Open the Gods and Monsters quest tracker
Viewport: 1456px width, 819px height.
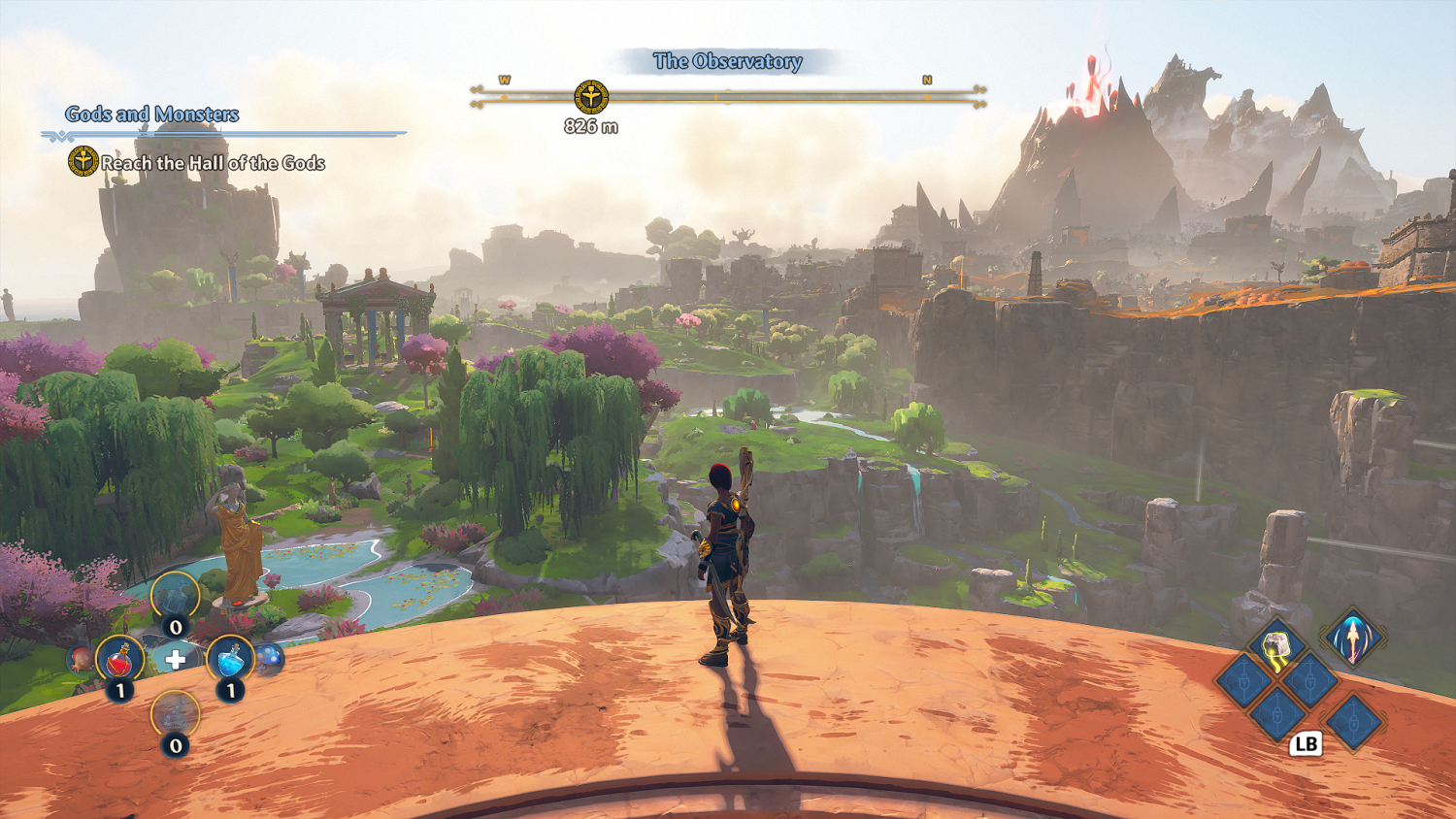click(x=152, y=115)
